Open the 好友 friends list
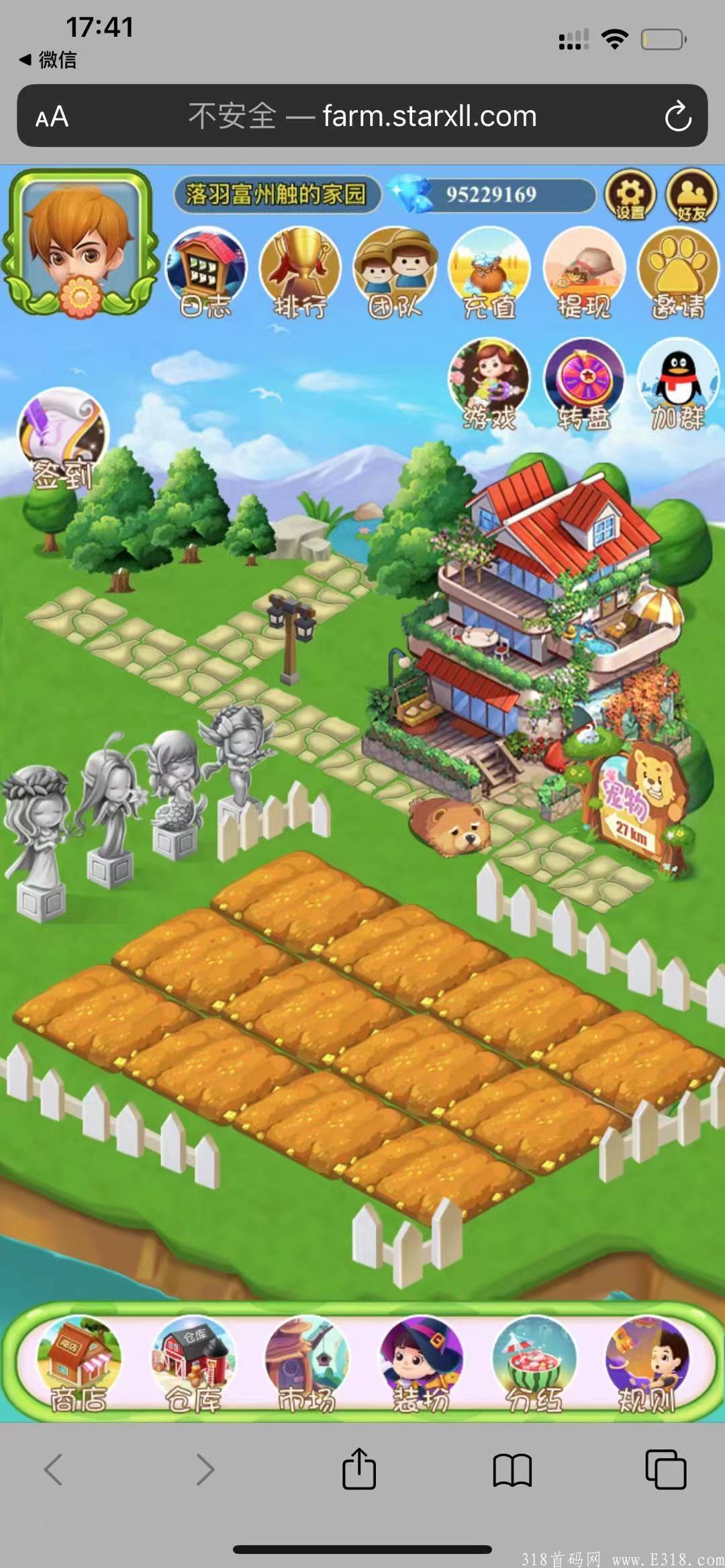Image resolution: width=725 pixels, height=1568 pixels. coord(691,195)
